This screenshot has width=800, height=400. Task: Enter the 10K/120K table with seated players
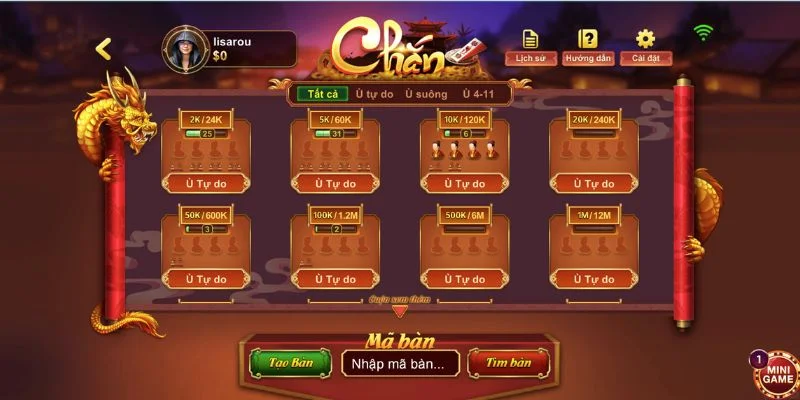click(x=464, y=152)
